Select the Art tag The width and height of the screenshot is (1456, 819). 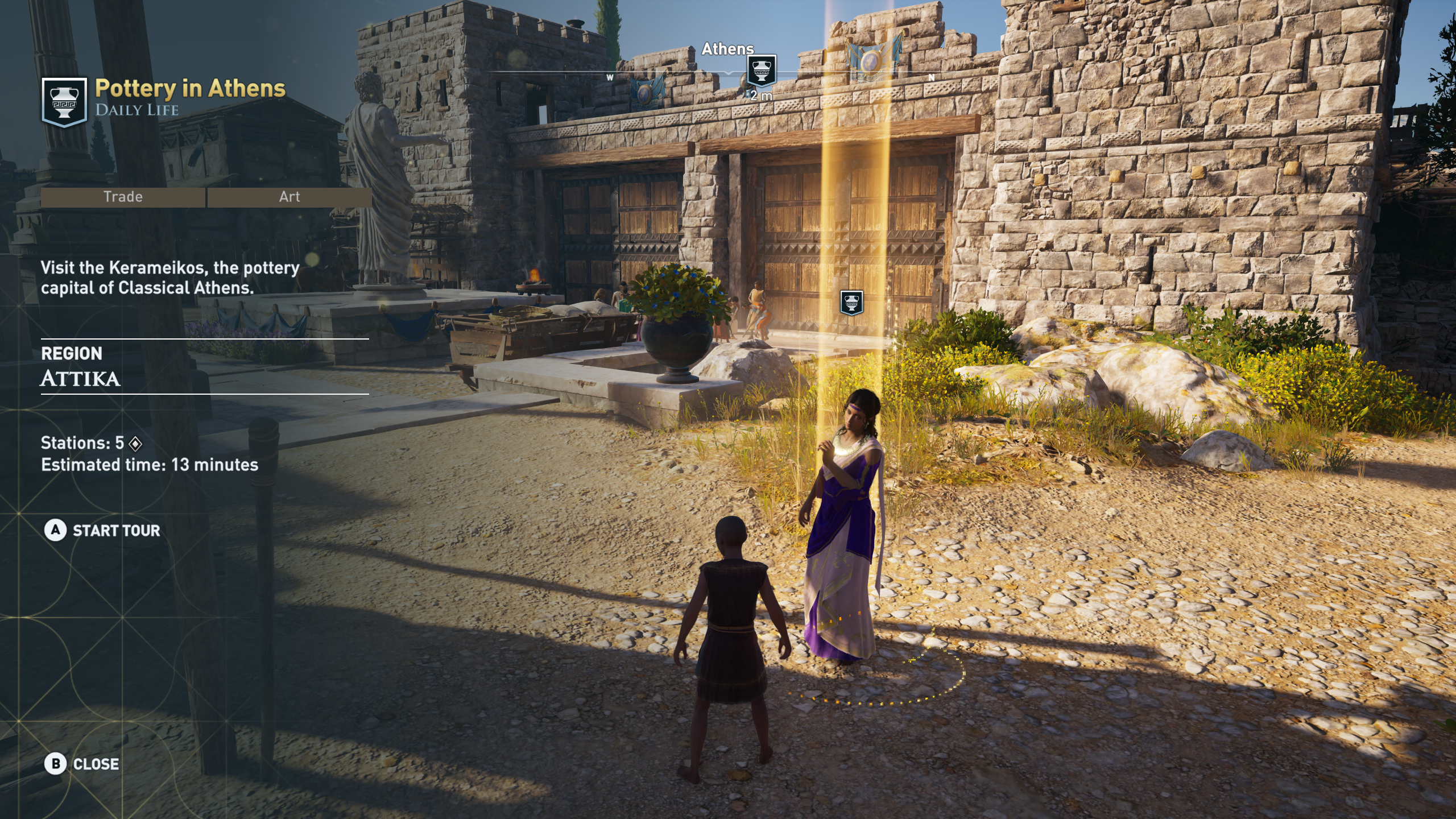tap(289, 197)
